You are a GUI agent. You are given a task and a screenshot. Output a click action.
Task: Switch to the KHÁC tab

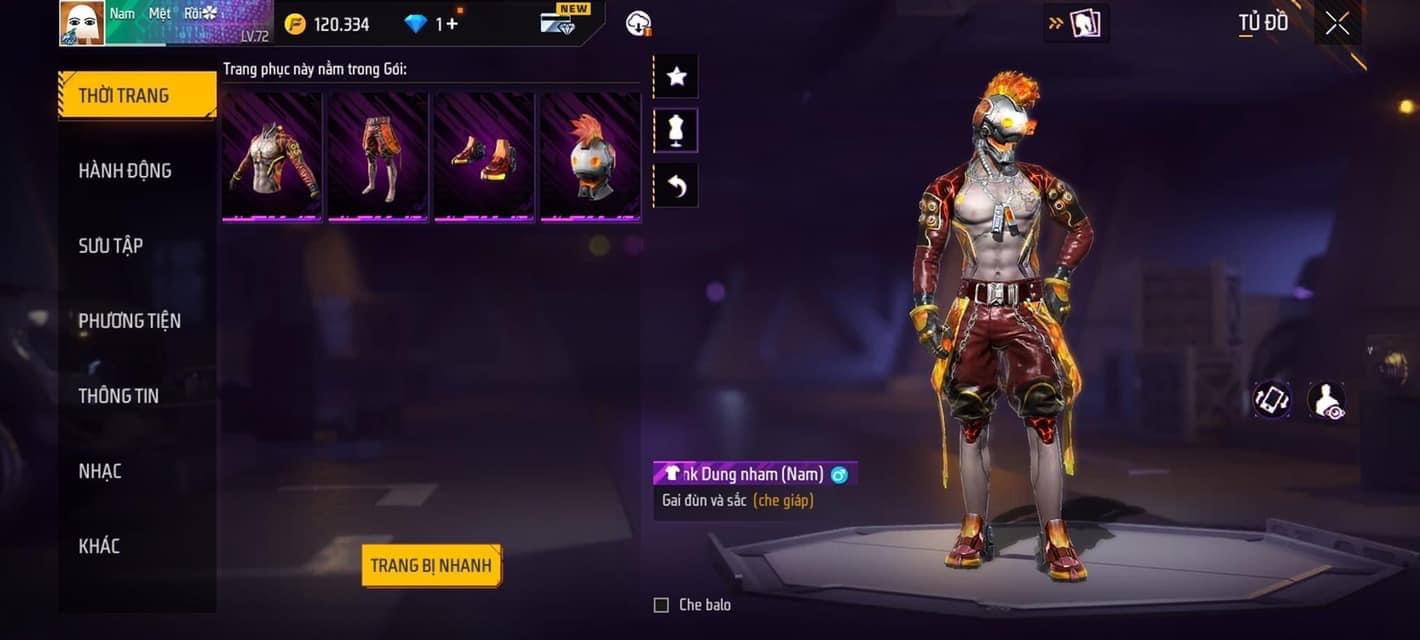coord(99,546)
